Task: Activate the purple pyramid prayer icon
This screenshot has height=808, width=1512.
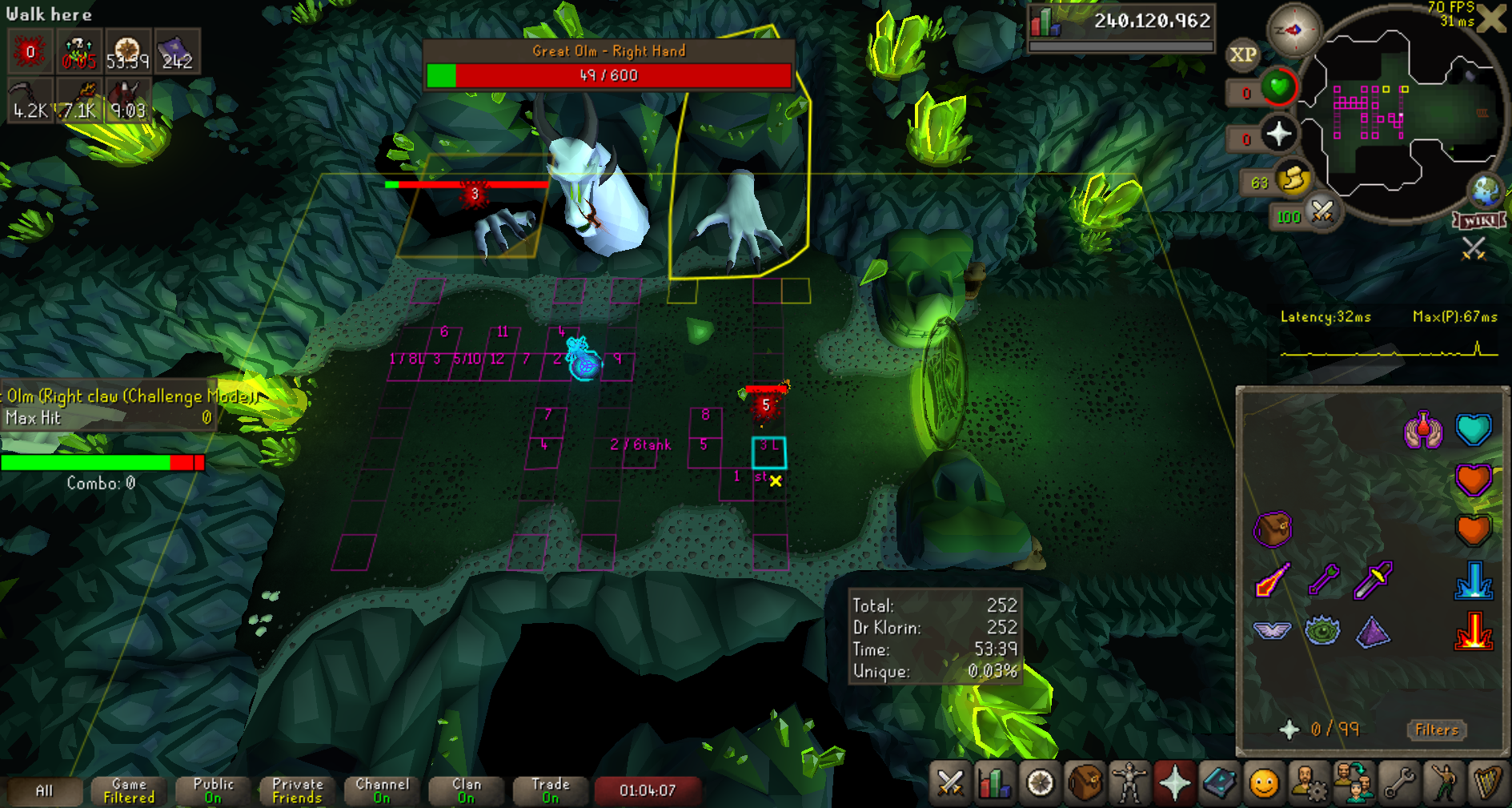Action: [x=1373, y=630]
